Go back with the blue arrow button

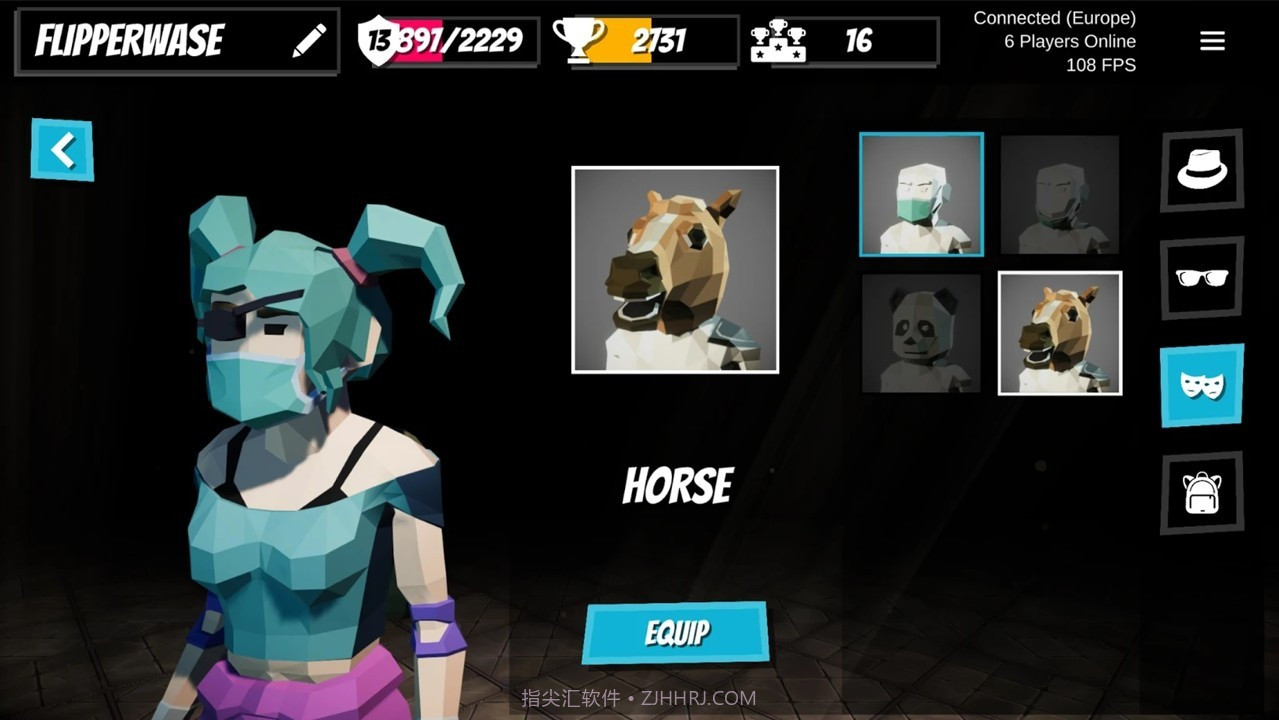(x=62, y=150)
